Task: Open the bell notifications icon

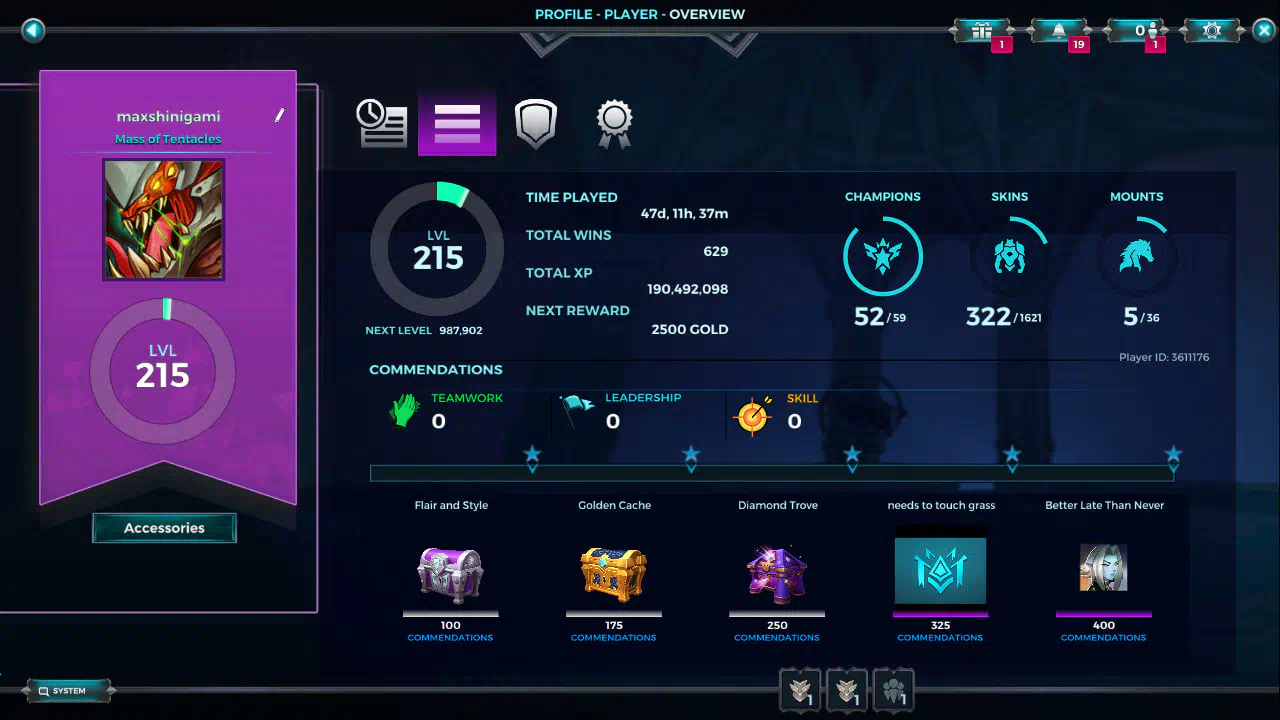Action: [x=1058, y=31]
